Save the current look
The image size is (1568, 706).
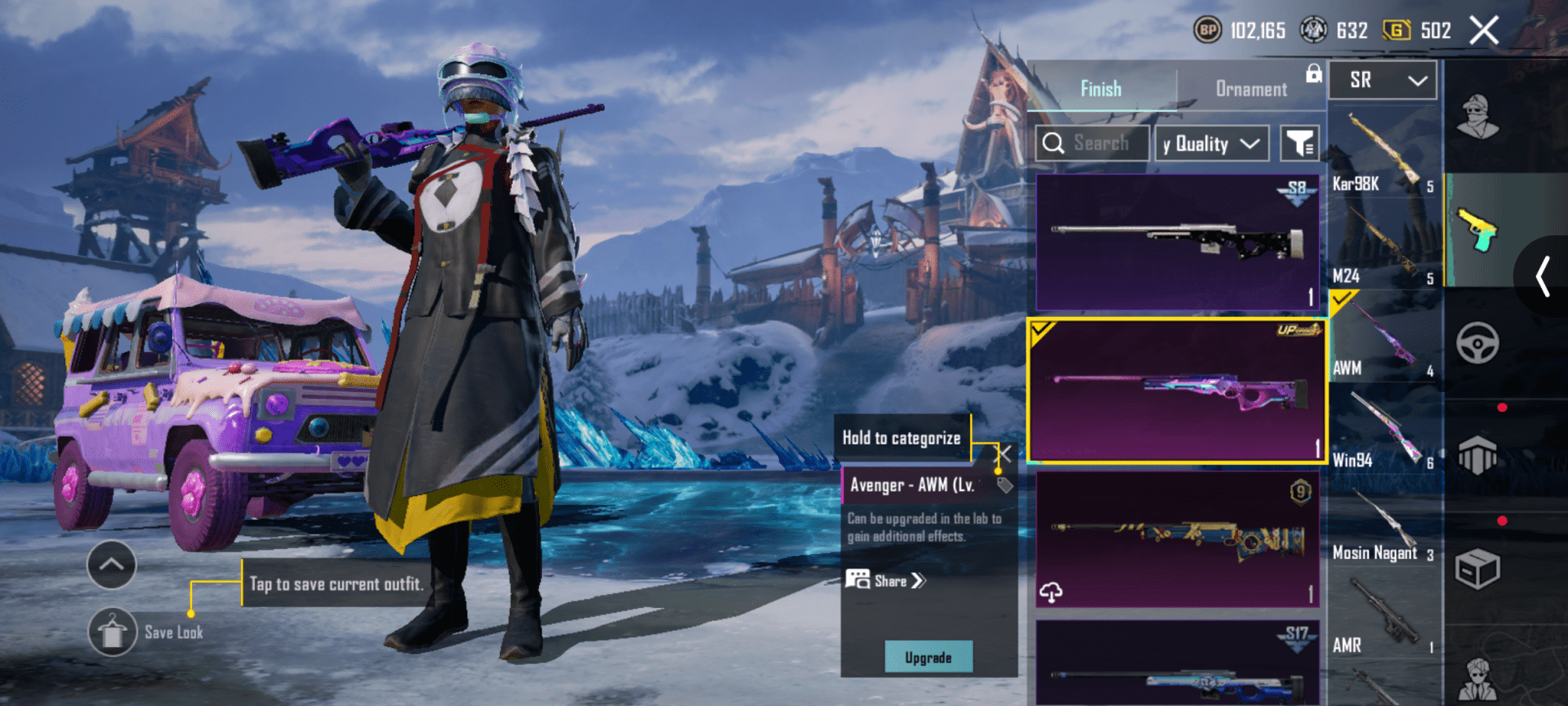[x=113, y=632]
